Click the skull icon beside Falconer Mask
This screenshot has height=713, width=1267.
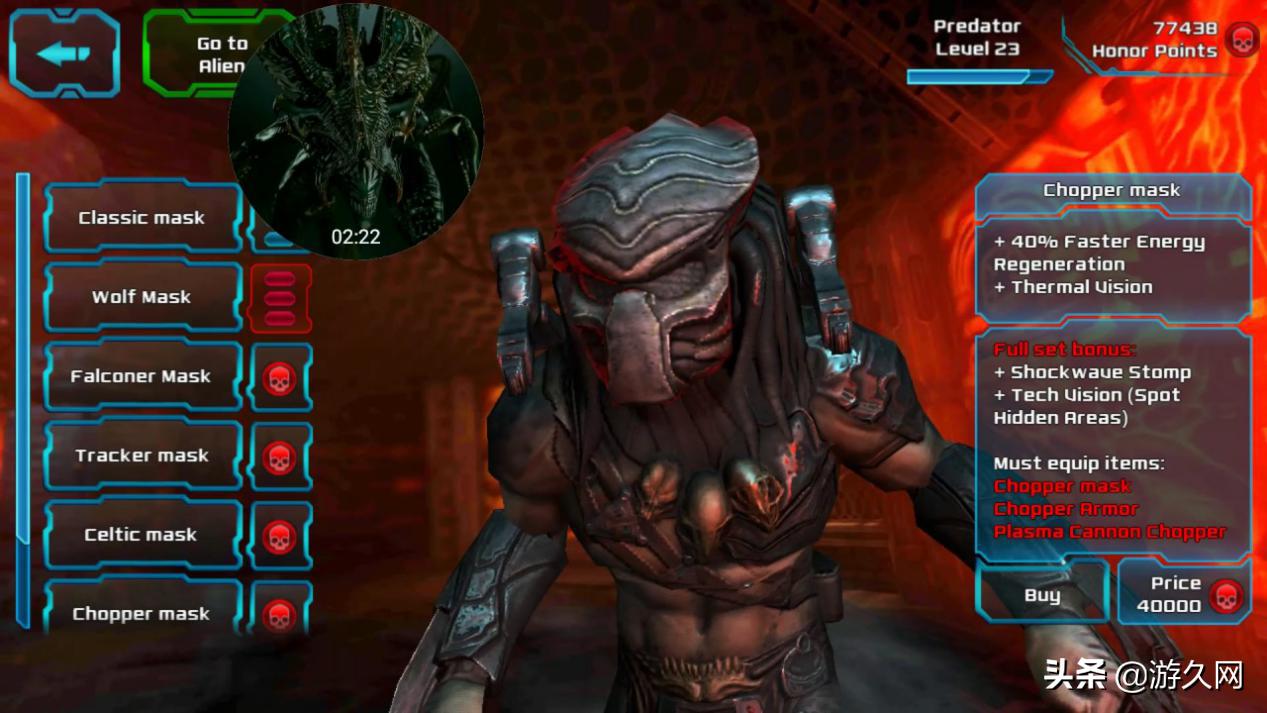tap(280, 378)
